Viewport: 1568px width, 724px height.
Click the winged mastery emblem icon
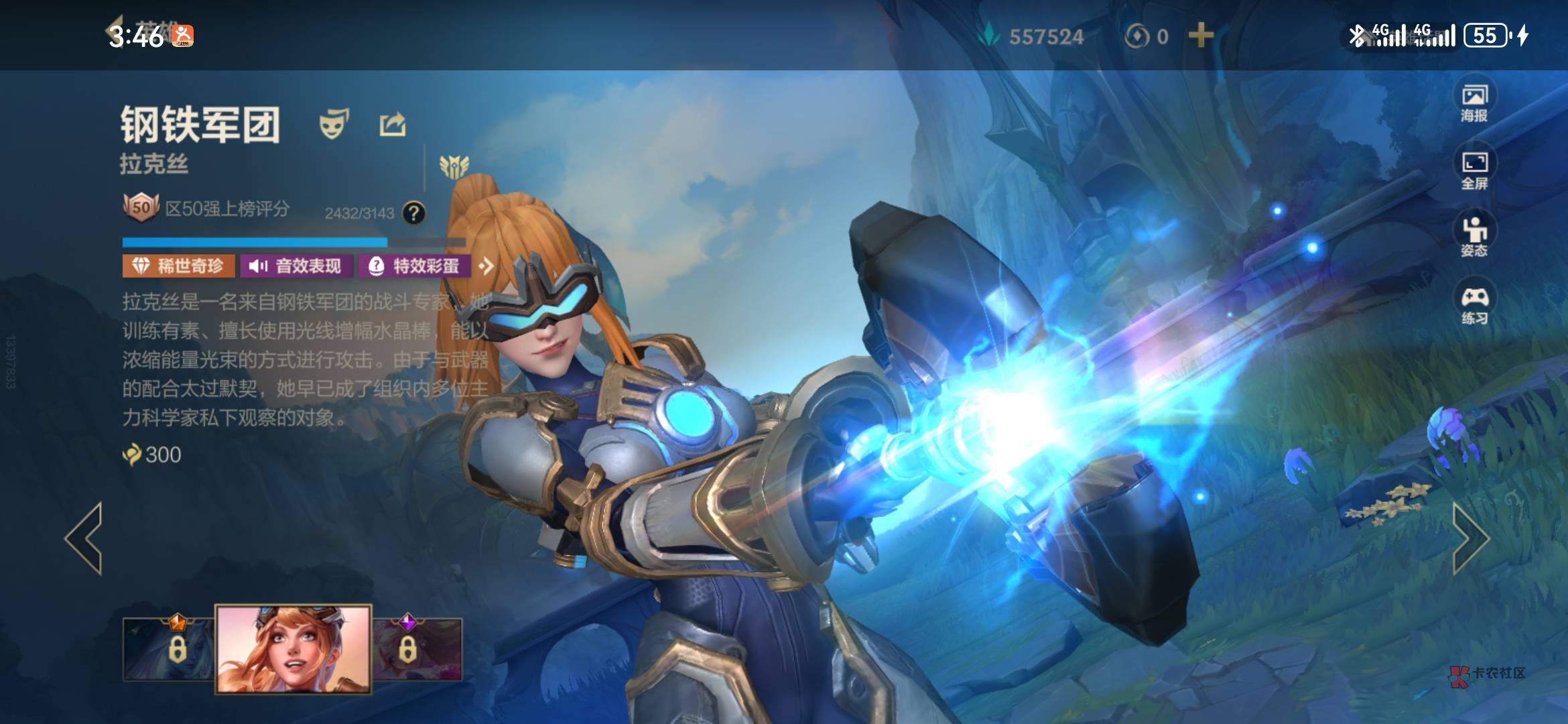(x=454, y=166)
